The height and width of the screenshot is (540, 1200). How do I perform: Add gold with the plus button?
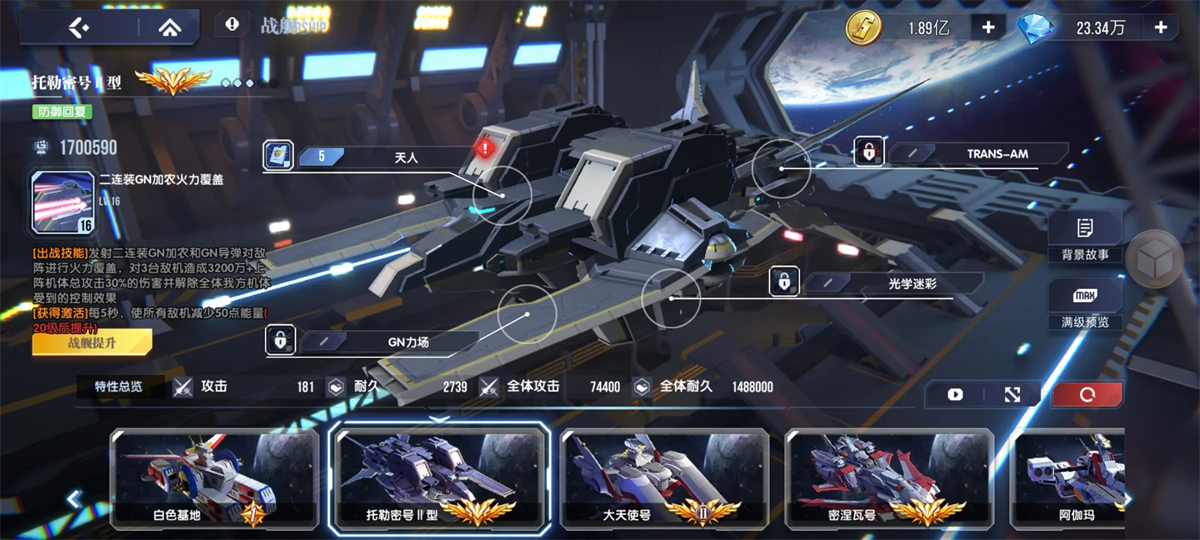(988, 27)
